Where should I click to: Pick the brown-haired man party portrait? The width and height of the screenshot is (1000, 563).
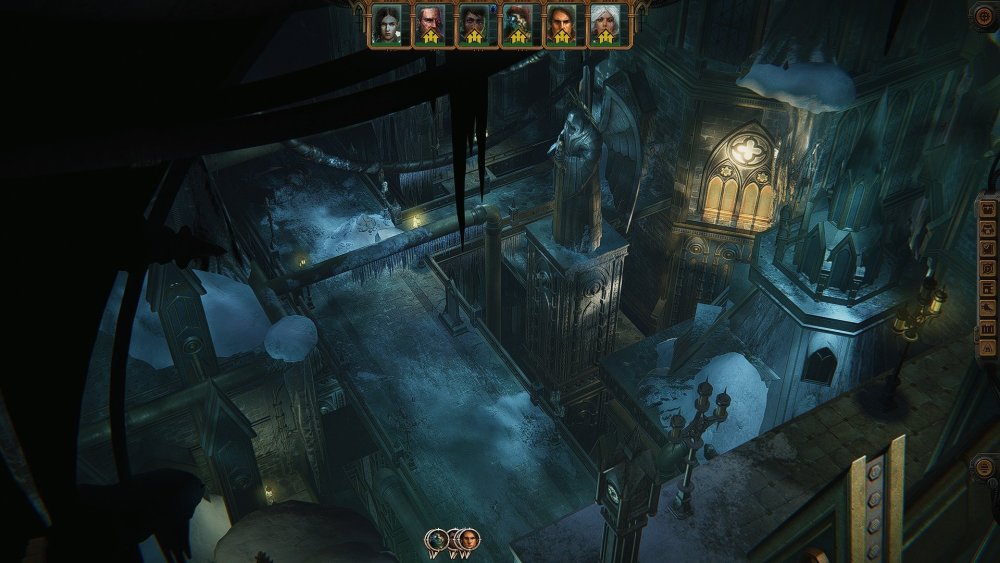561,24
